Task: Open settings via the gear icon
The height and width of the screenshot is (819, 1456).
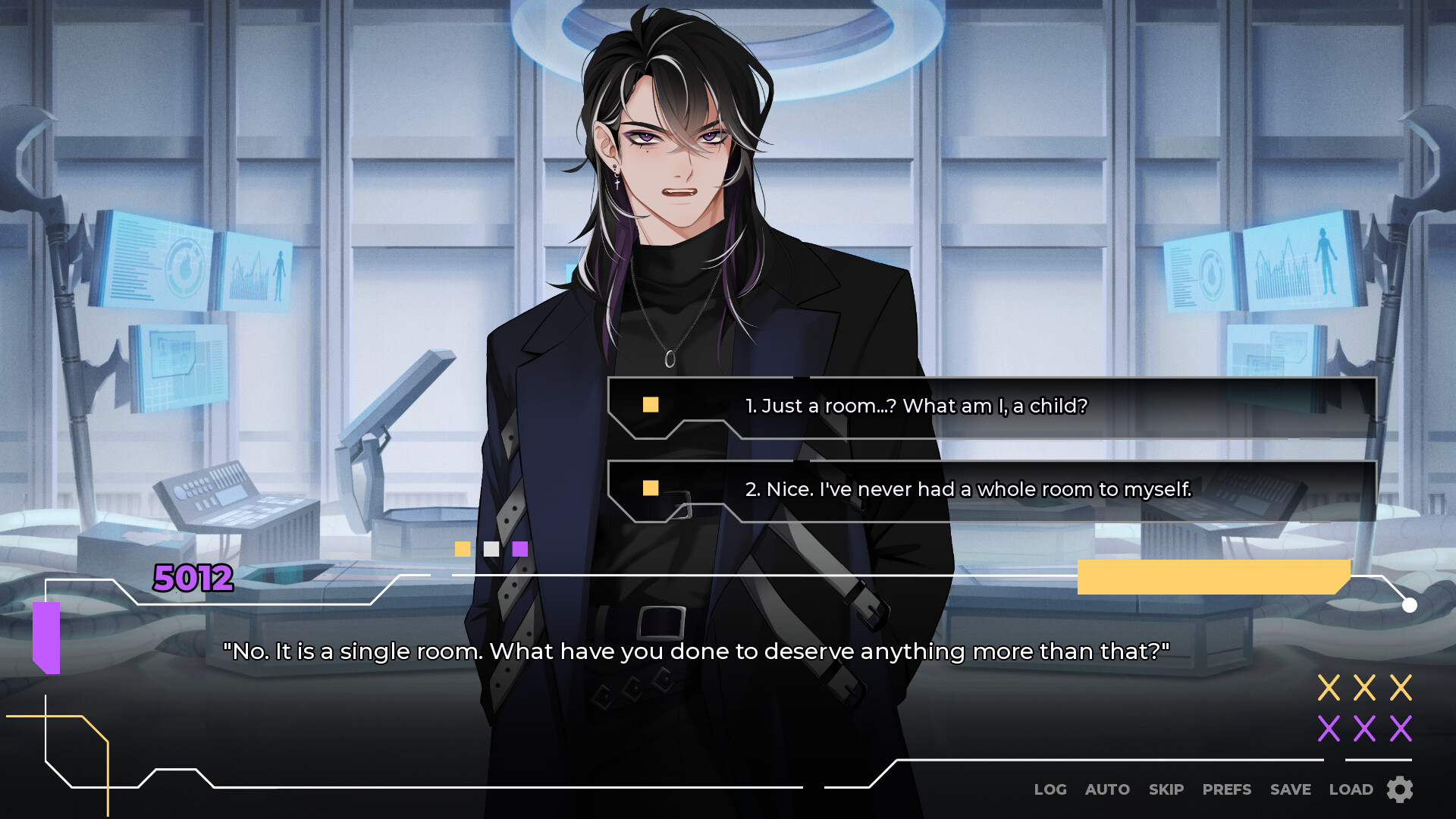Action: pyautogui.click(x=1398, y=790)
